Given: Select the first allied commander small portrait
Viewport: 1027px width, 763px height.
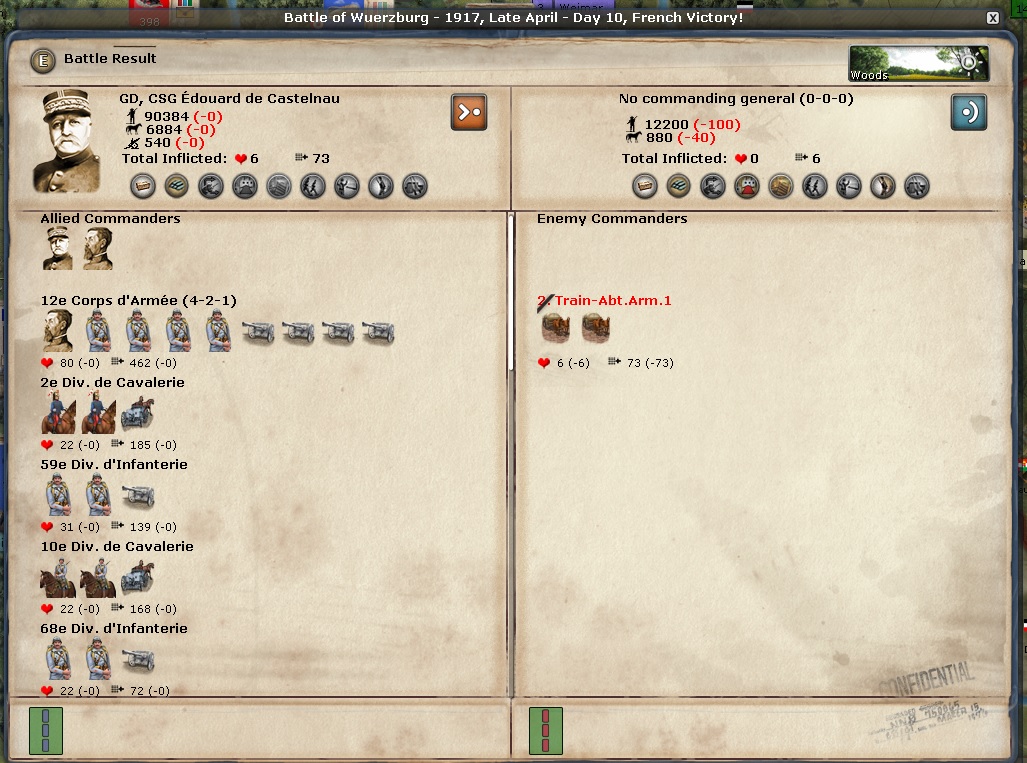Looking at the screenshot, I should (x=57, y=249).
